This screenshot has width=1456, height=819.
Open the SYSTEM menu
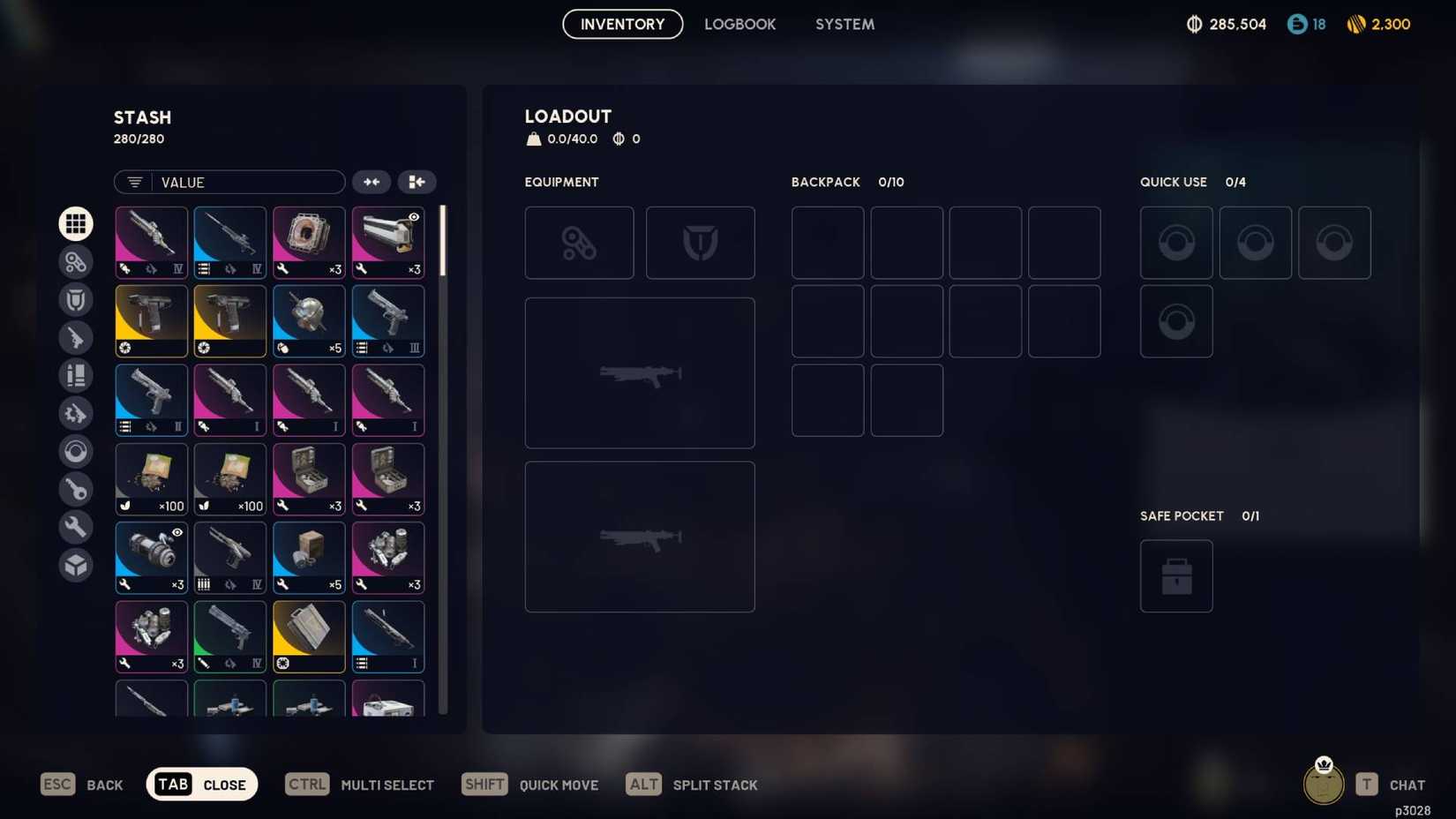844,24
